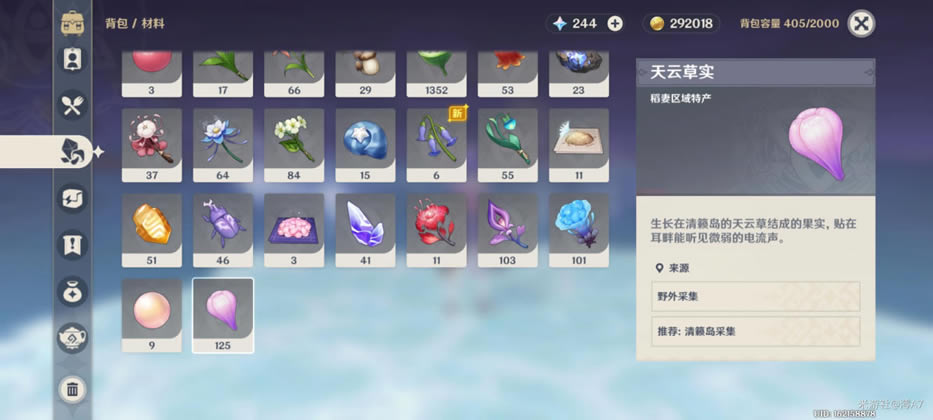933x420 pixels.
Task: Select the glowing blue mushroom cluster
Action: tap(579, 230)
